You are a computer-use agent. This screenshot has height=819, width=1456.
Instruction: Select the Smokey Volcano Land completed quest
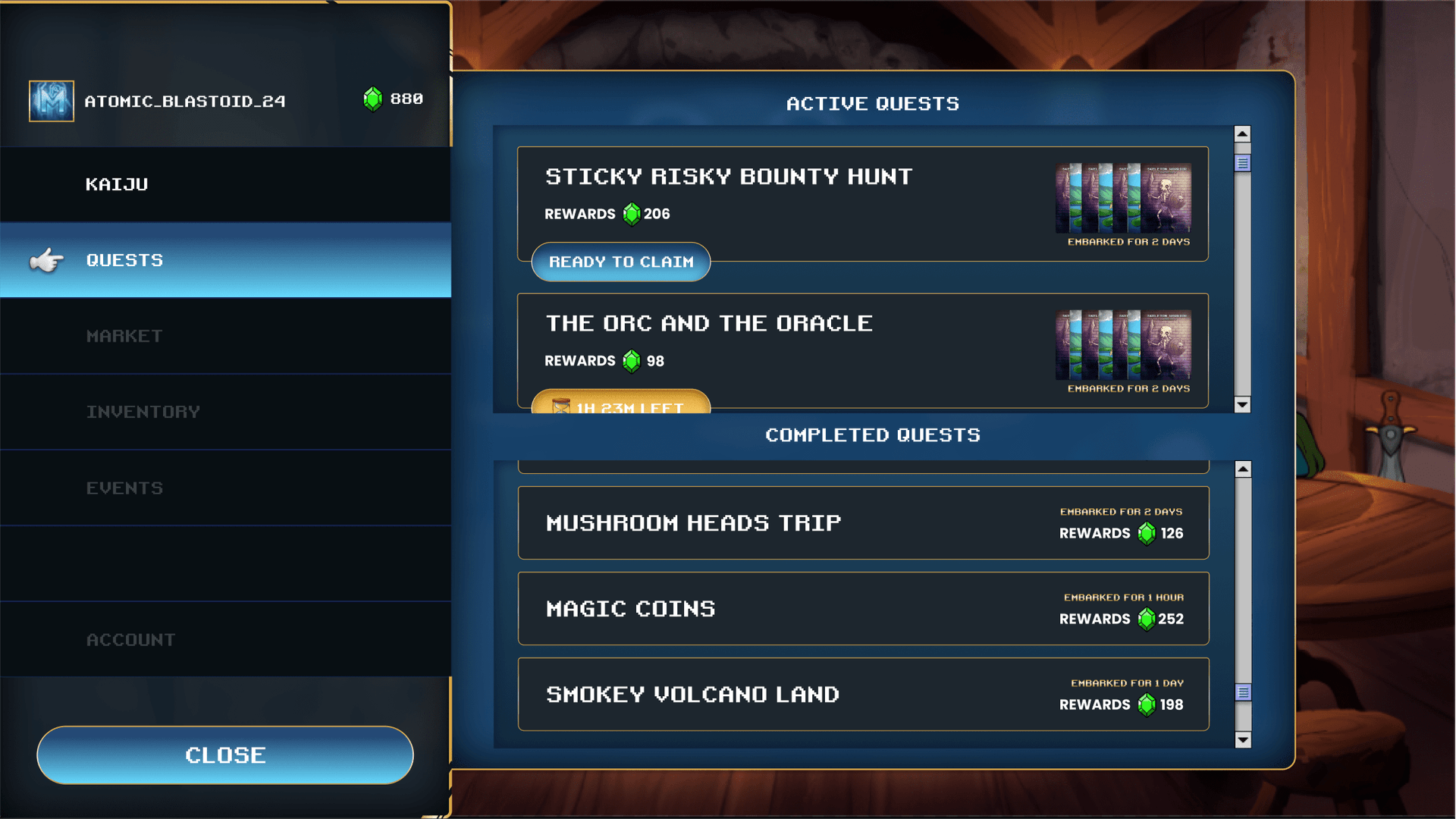coord(863,695)
